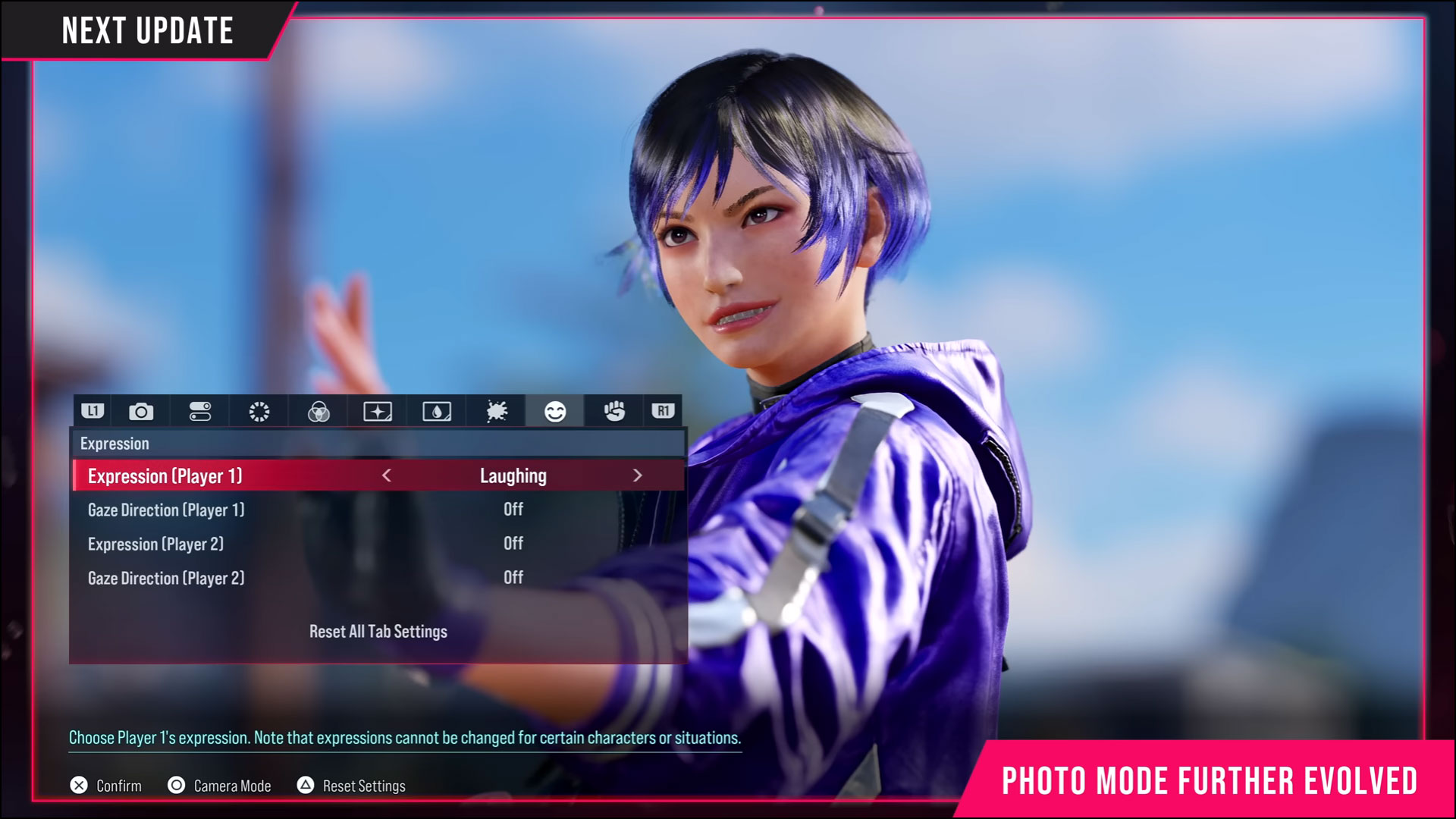Click Reset All Tab Settings

(x=377, y=631)
